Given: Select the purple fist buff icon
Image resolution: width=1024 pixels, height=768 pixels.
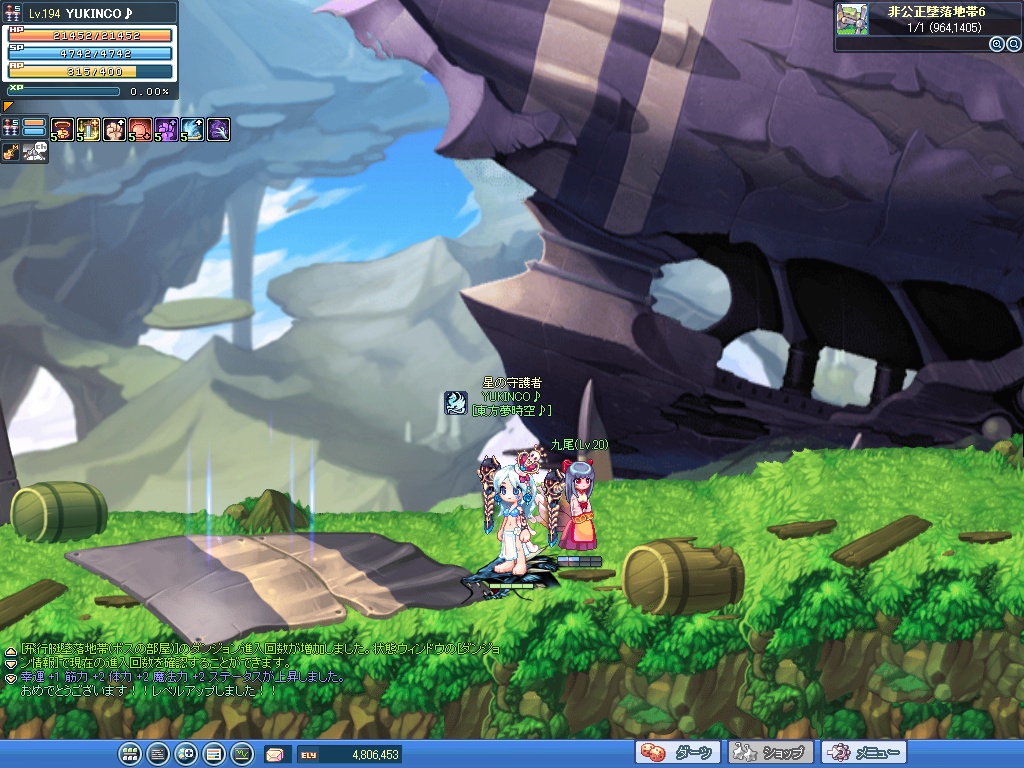Looking at the screenshot, I should click(x=167, y=129).
